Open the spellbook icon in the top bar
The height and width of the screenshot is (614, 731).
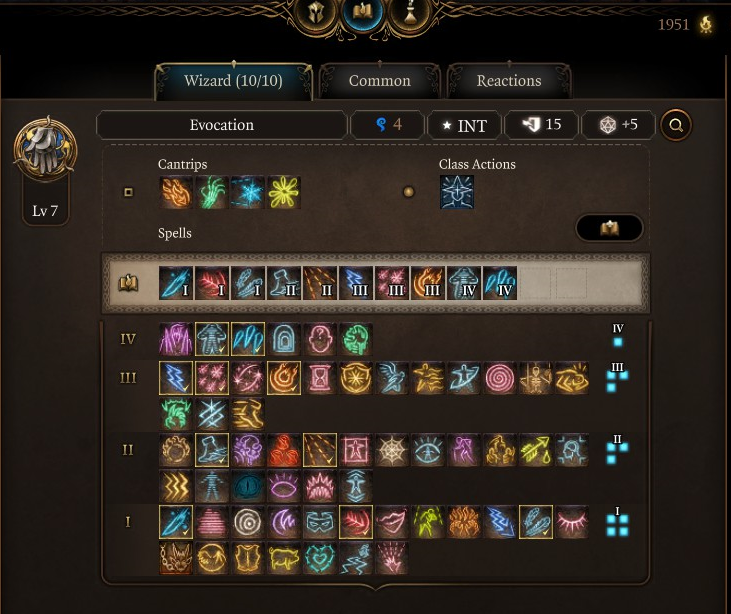362,14
